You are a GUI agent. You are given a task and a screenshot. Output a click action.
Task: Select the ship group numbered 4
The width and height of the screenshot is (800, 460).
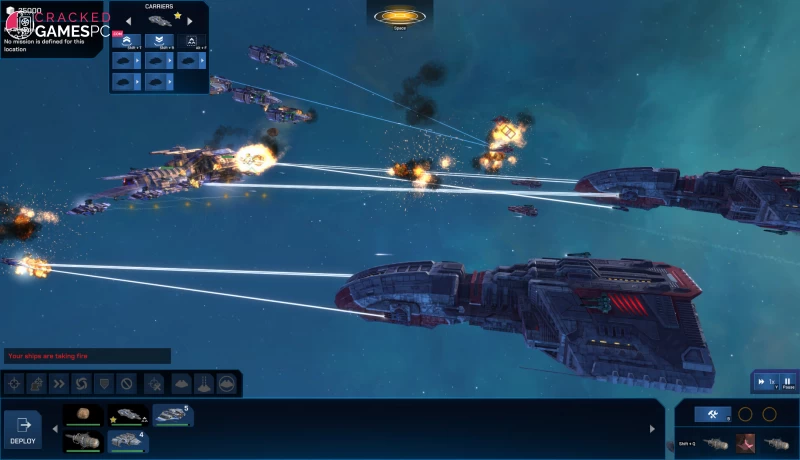(x=128, y=440)
